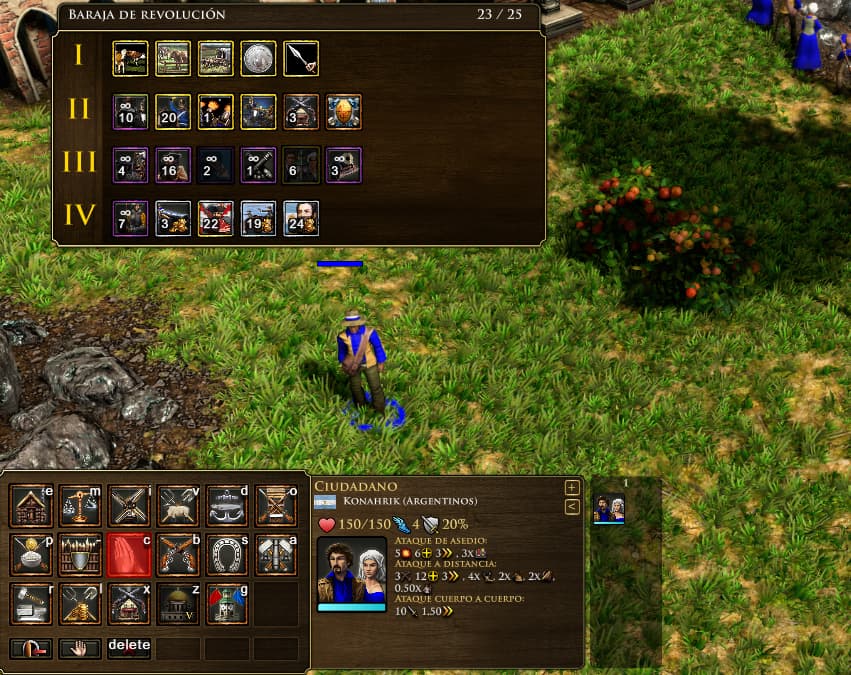Screen dimensions: 851x675
Task: Click the plus button on Ciudadano panel
Action: click(572, 488)
